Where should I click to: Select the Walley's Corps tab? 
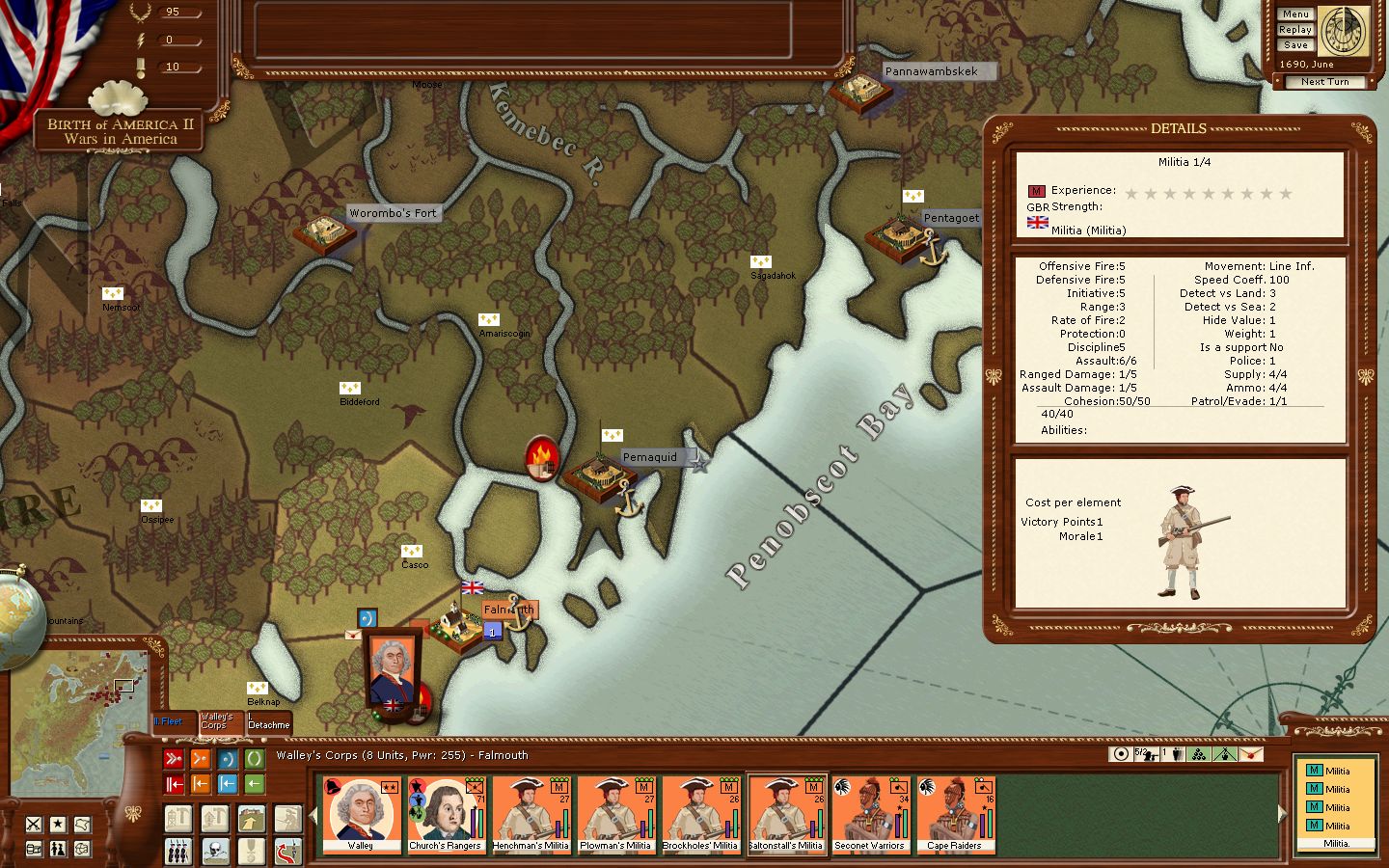[x=218, y=721]
